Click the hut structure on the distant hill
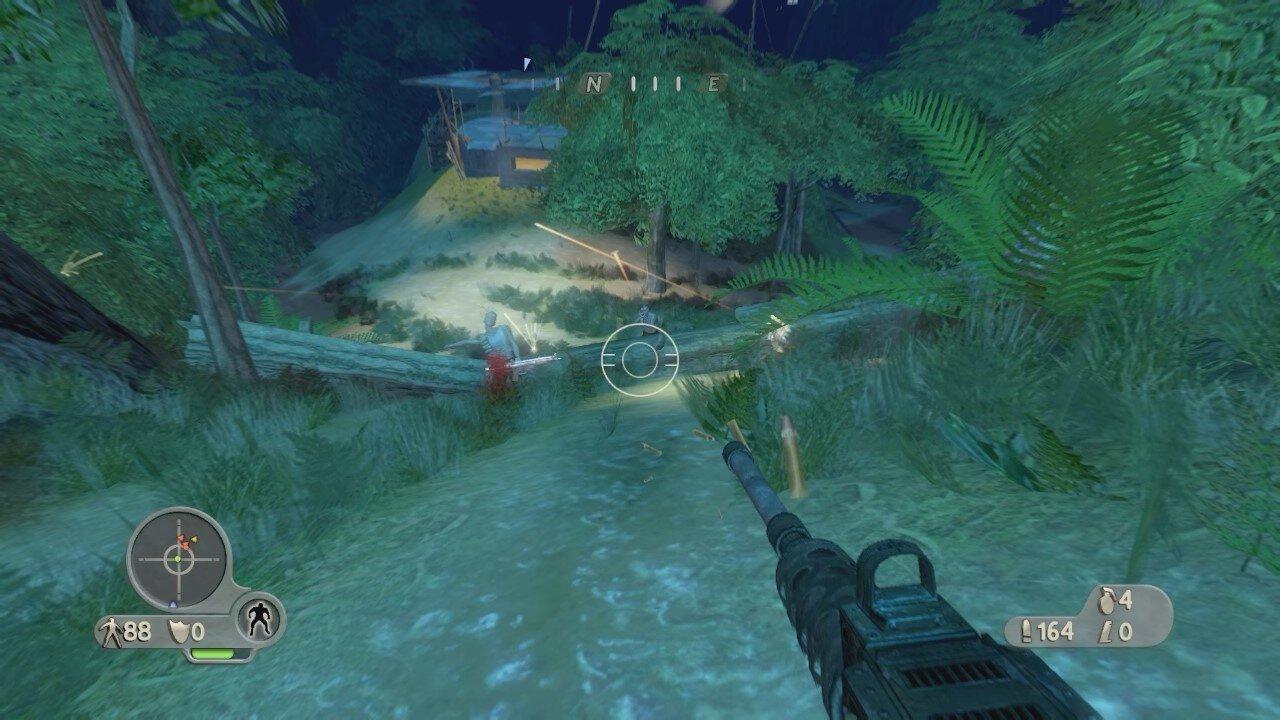The width and height of the screenshot is (1280, 720). 500,150
